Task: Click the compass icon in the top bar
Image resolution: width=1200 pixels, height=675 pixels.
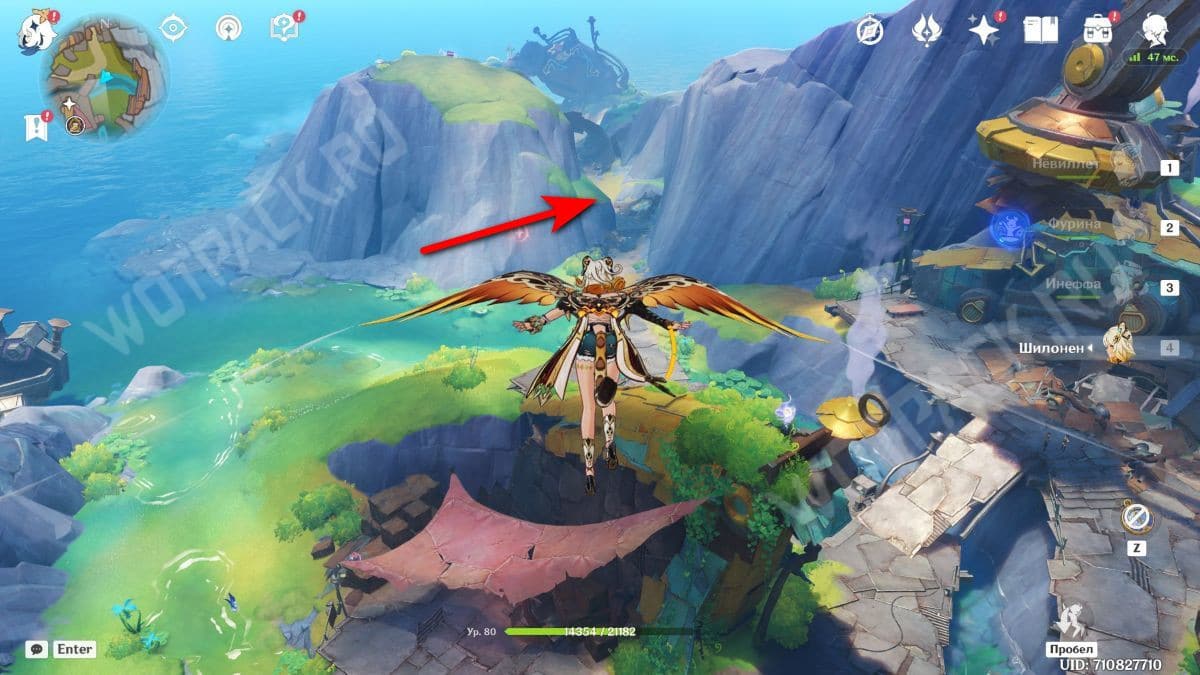Action: click(871, 30)
